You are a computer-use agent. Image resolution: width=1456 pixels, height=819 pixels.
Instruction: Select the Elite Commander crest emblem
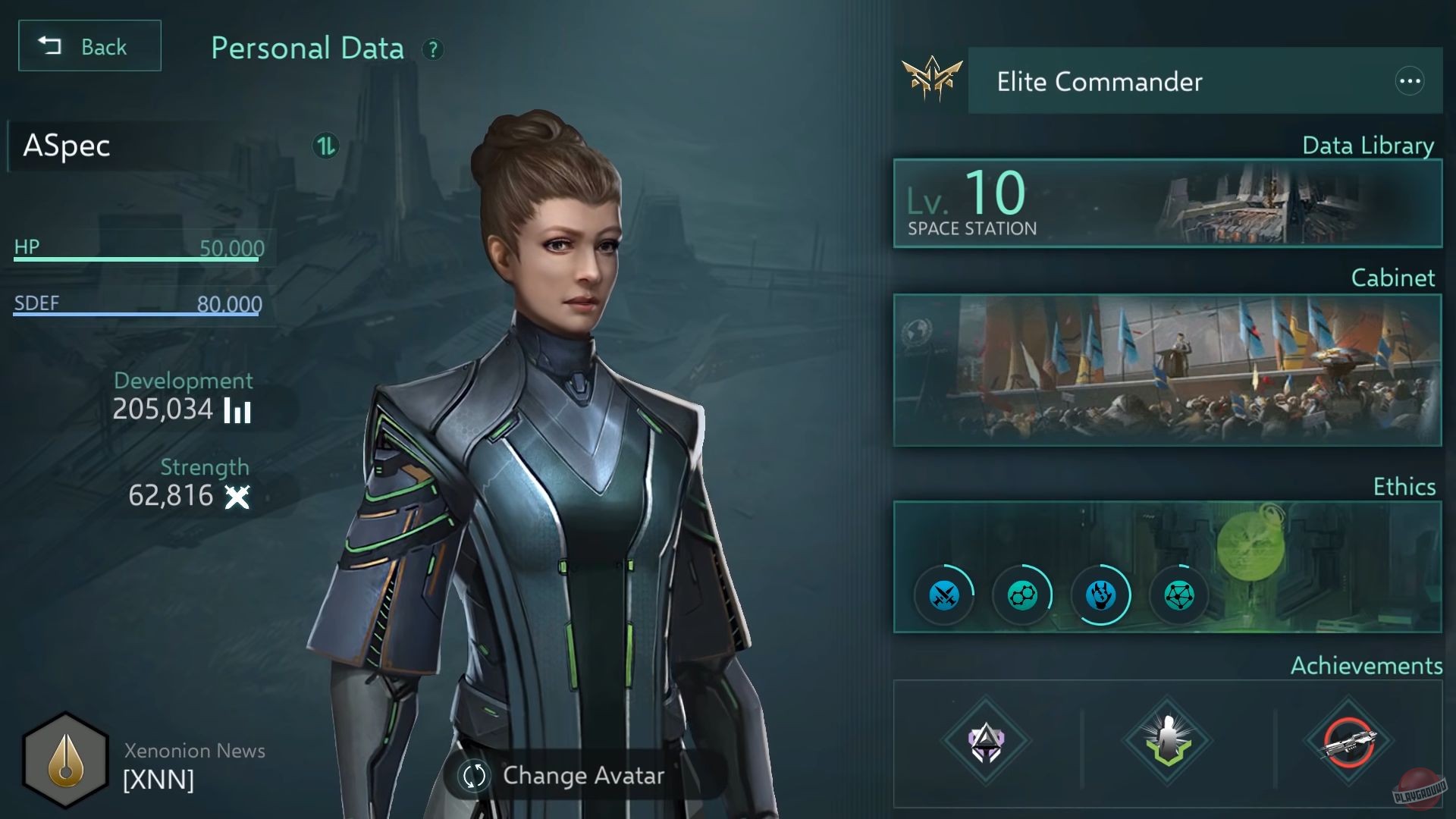930,78
